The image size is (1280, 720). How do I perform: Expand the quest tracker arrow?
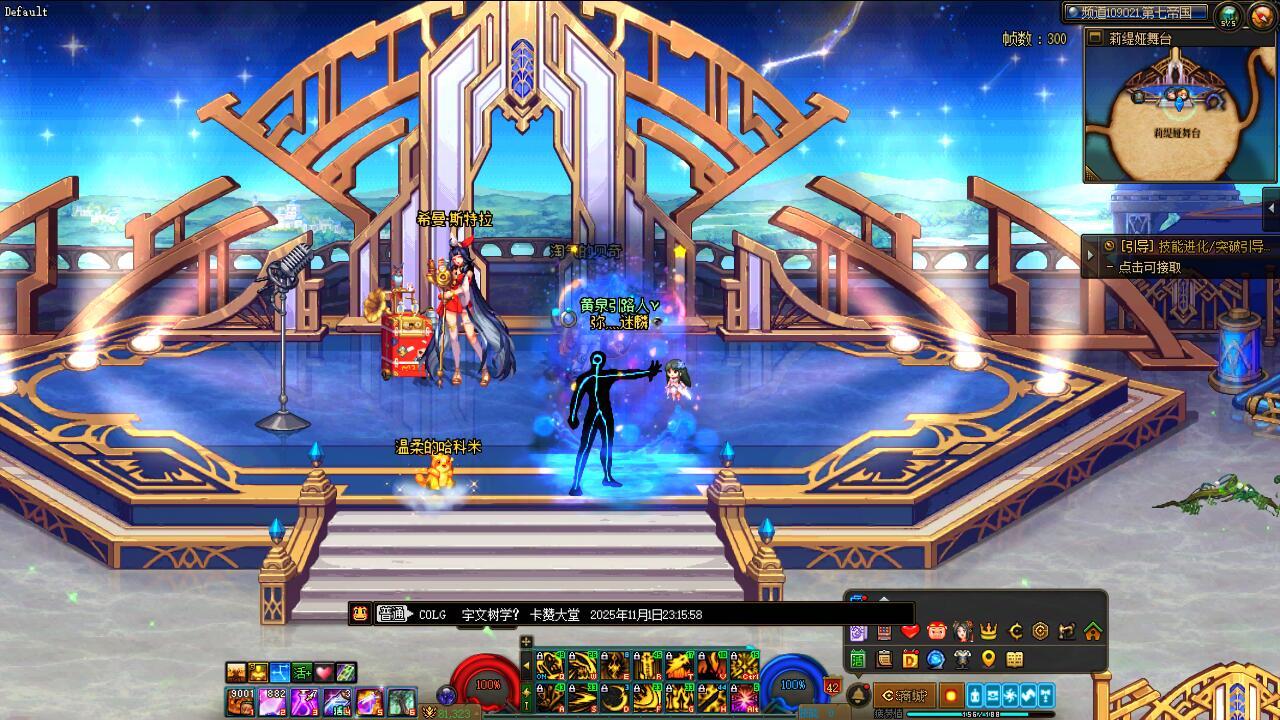pyautogui.click(x=1090, y=257)
